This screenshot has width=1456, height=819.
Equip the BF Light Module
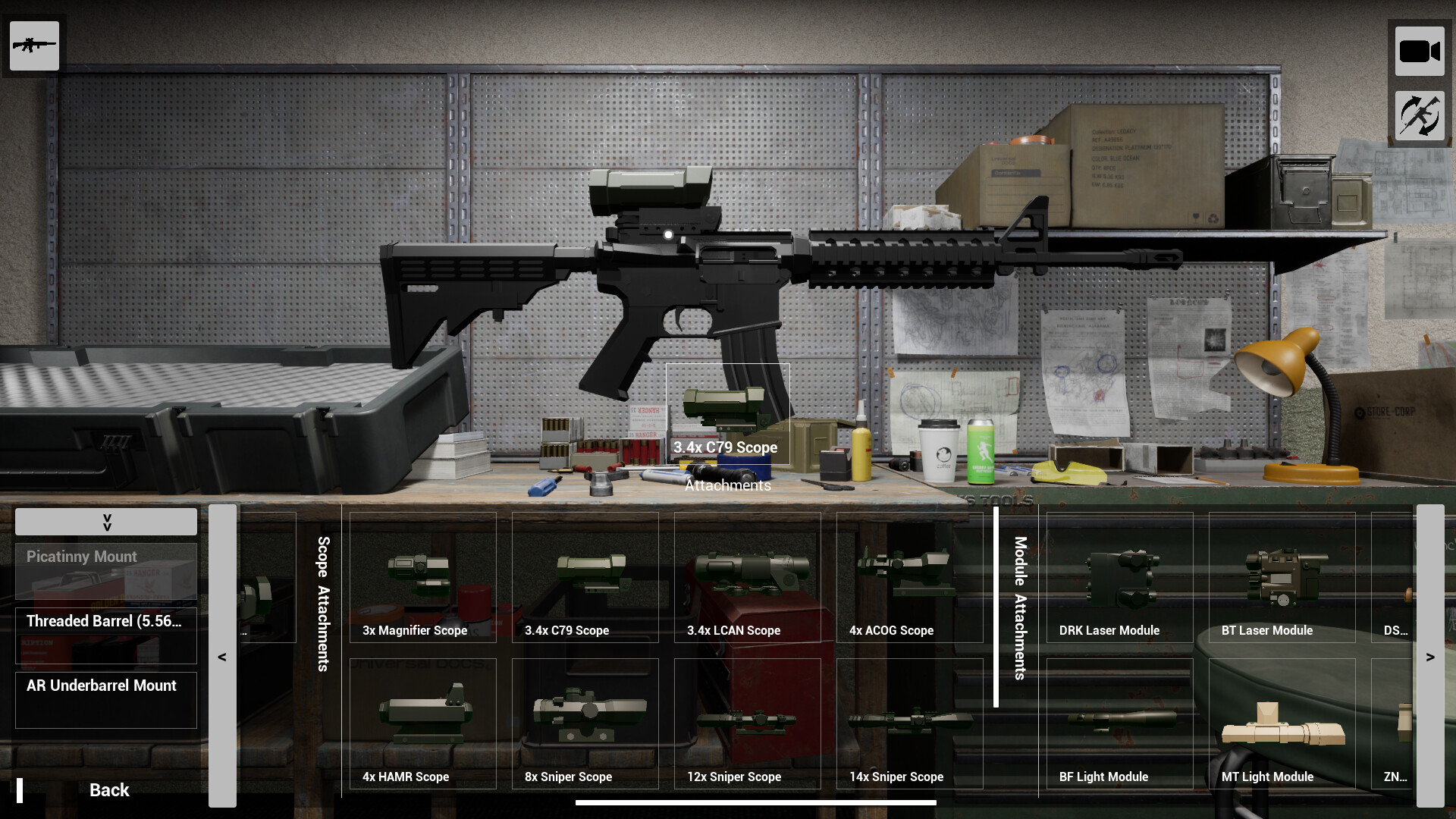coord(1119,724)
